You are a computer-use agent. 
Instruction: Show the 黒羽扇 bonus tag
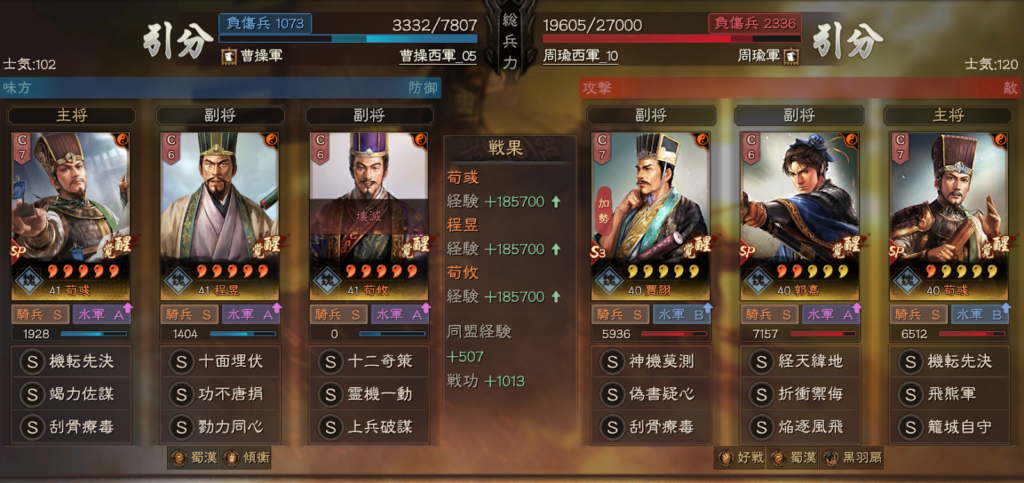click(x=848, y=458)
